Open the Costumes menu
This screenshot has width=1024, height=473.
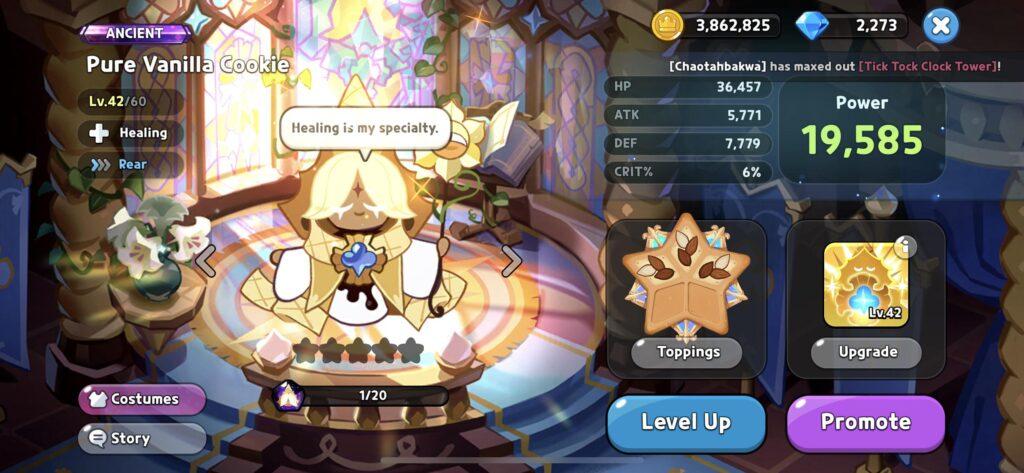tap(142, 399)
